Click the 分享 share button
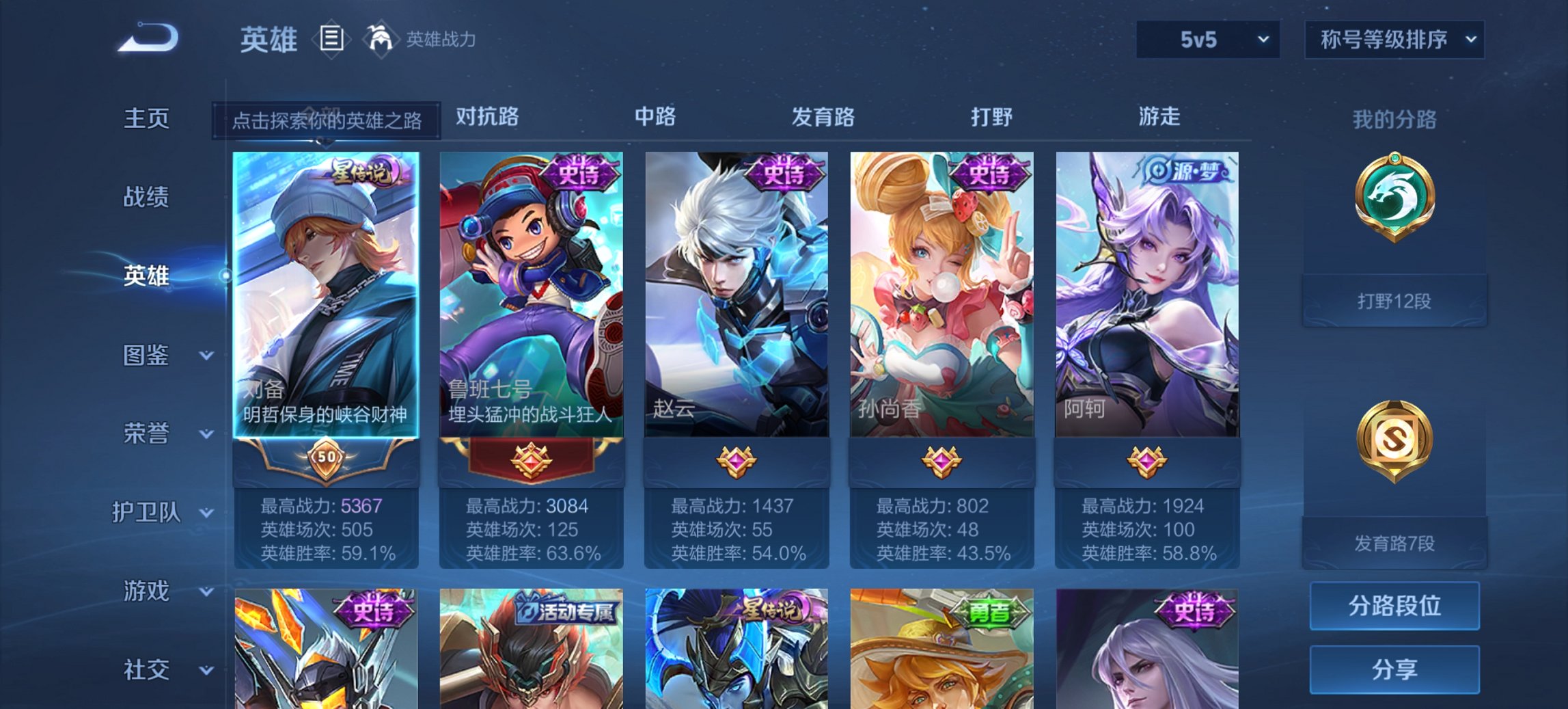 click(x=1394, y=669)
